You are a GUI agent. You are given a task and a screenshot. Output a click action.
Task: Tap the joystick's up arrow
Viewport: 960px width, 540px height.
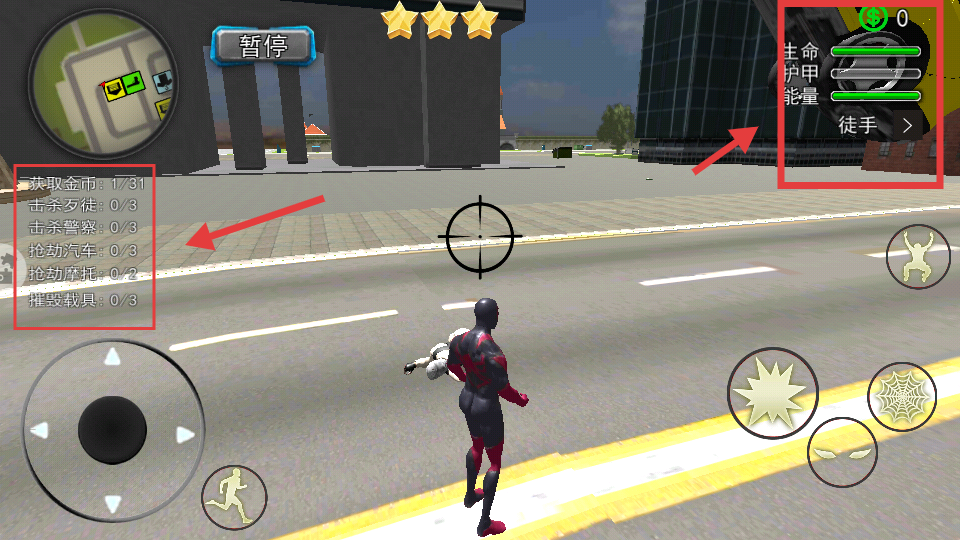112,357
